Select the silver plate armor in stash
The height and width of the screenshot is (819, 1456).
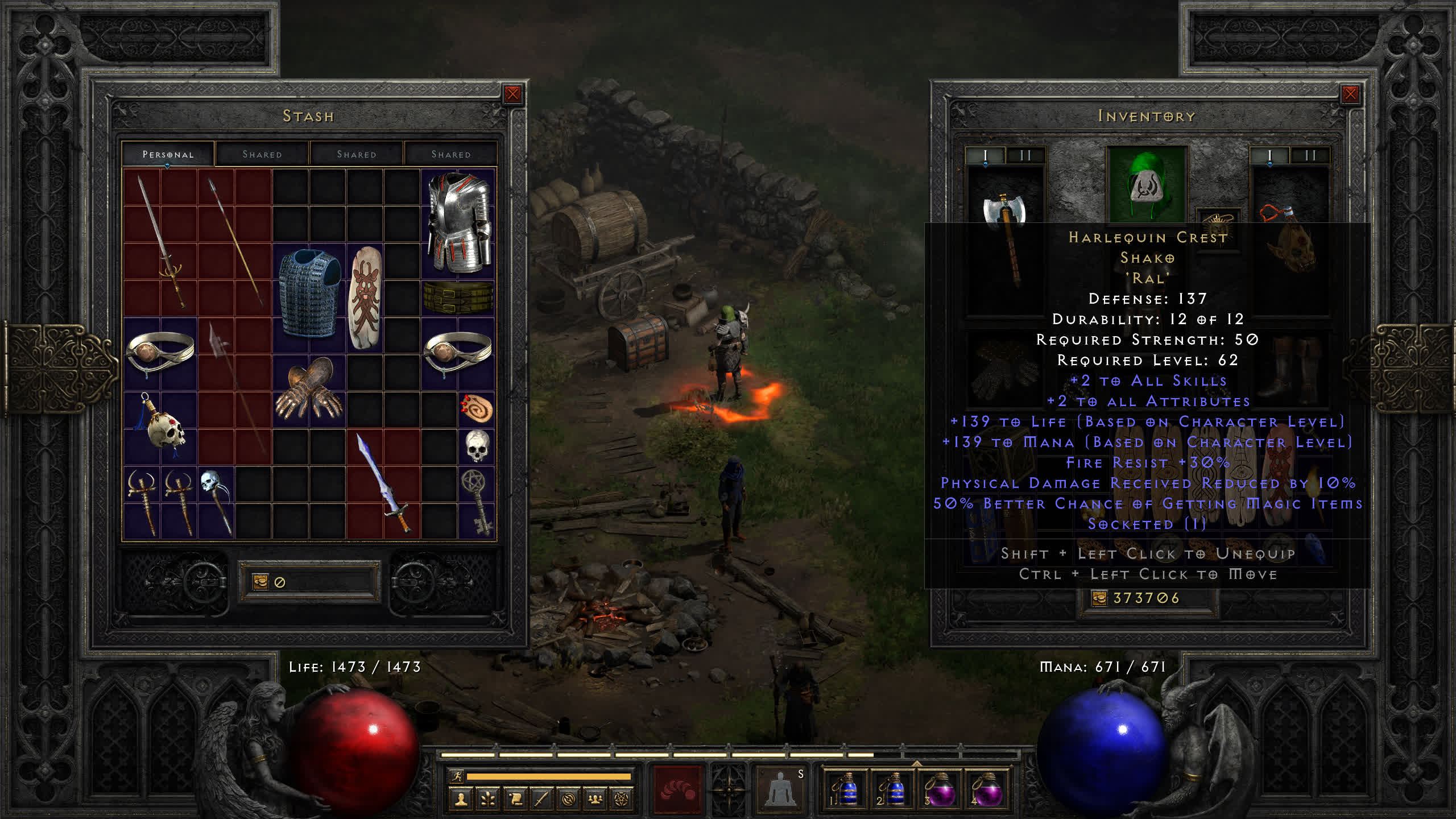click(458, 223)
